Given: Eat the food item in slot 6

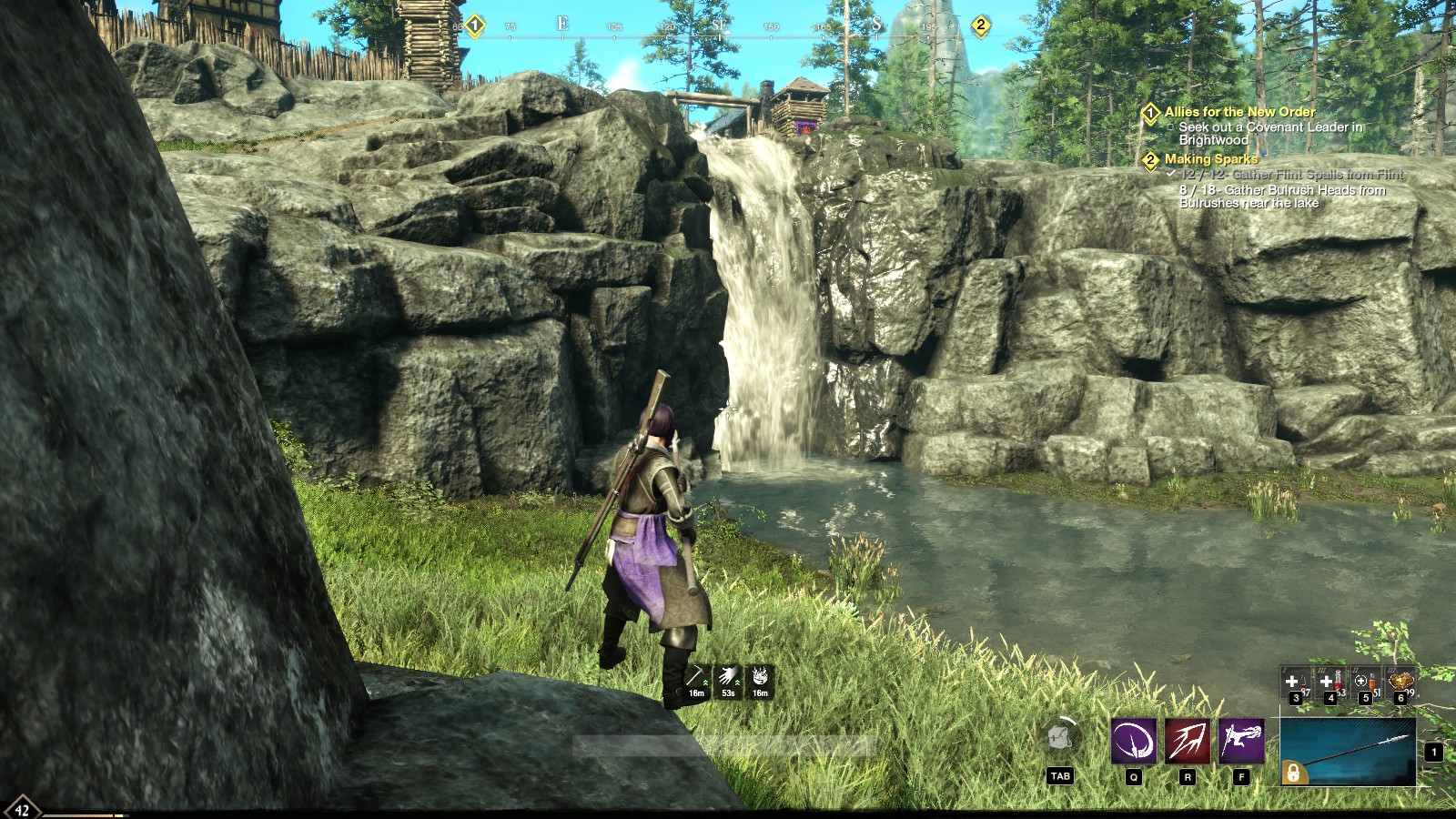Looking at the screenshot, I should 1400,682.
